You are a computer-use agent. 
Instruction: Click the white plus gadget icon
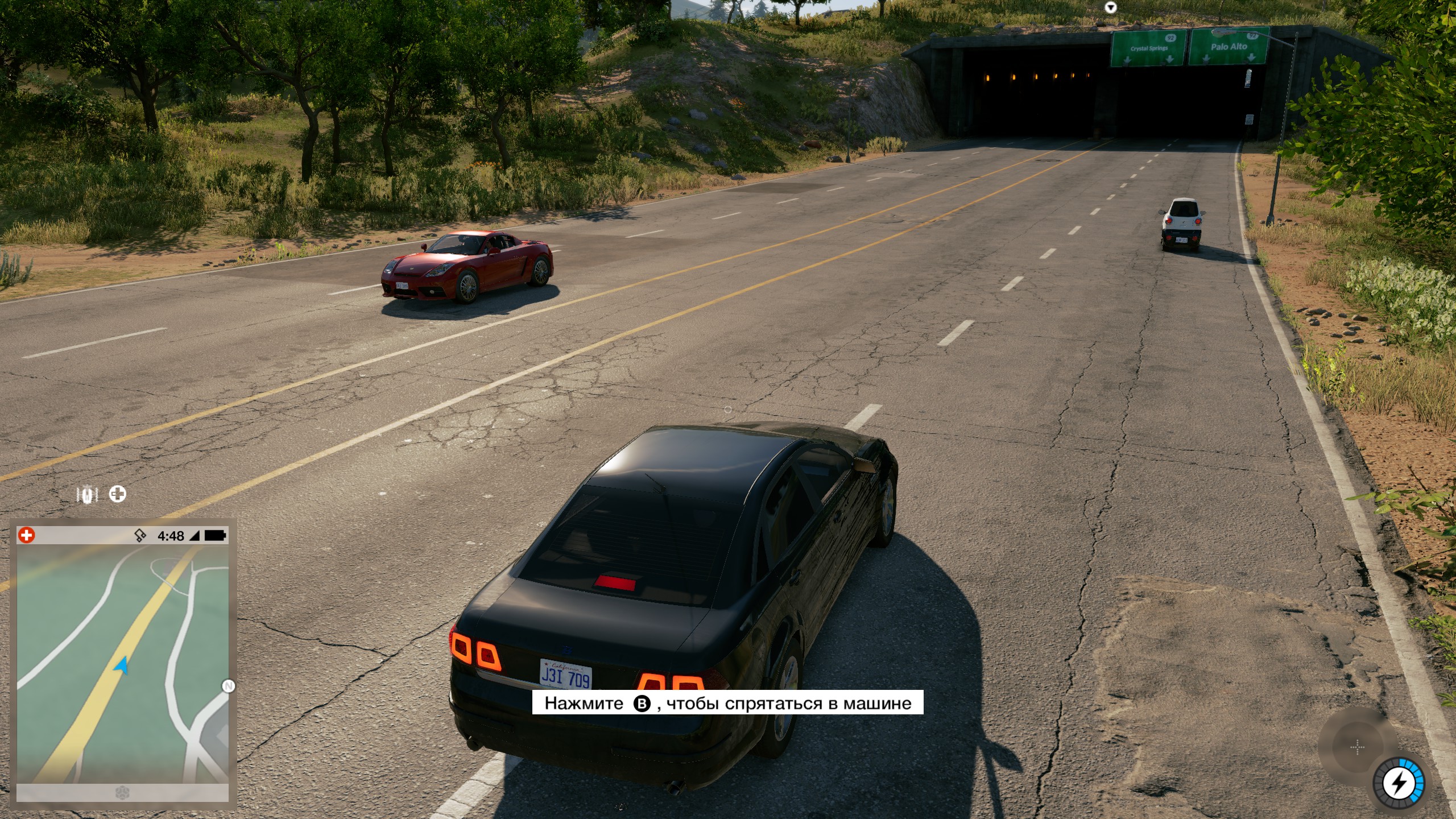pyautogui.click(x=118, y=494)
